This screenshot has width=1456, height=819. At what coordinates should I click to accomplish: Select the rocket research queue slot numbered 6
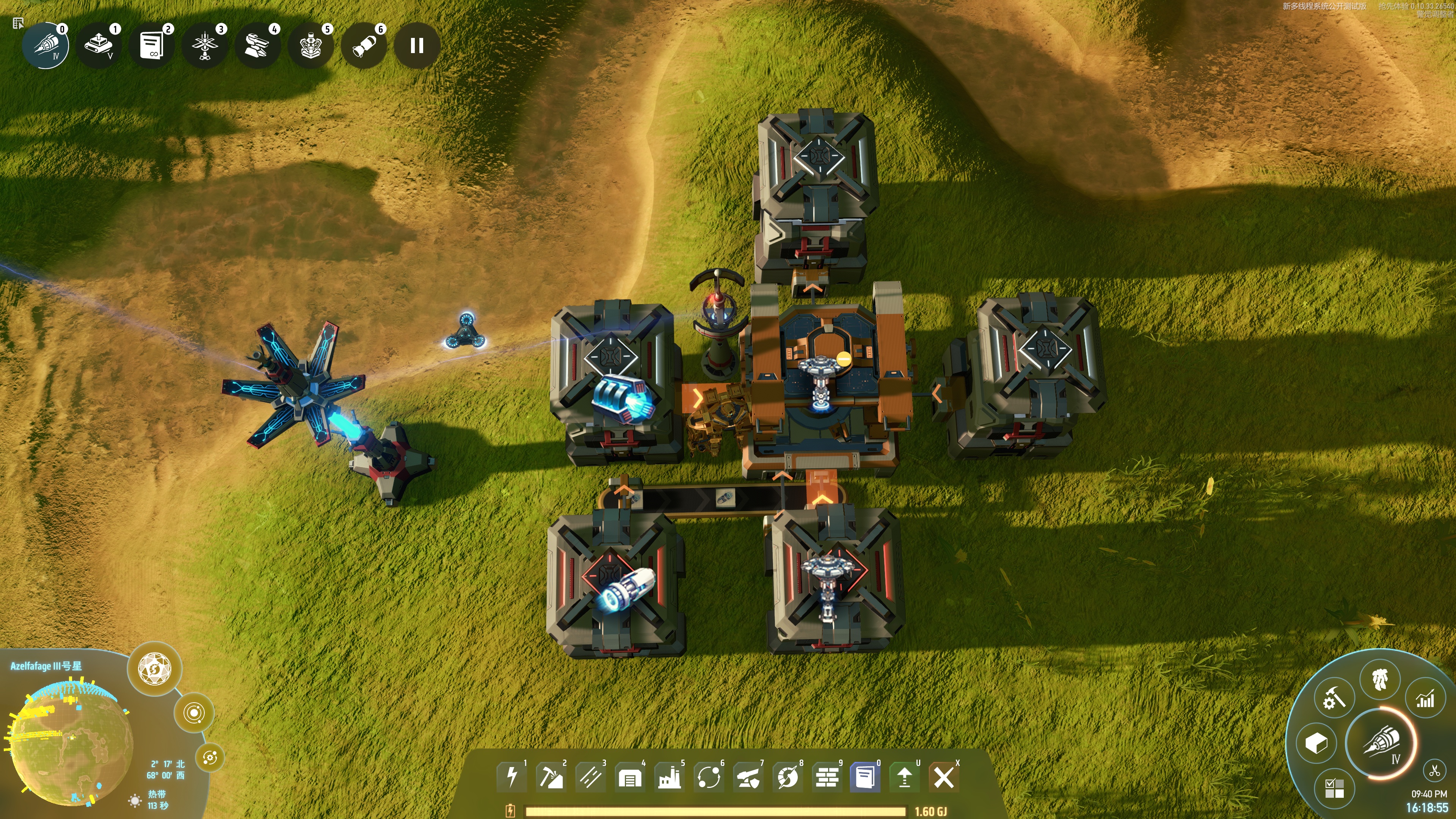[x=364, y=46]
